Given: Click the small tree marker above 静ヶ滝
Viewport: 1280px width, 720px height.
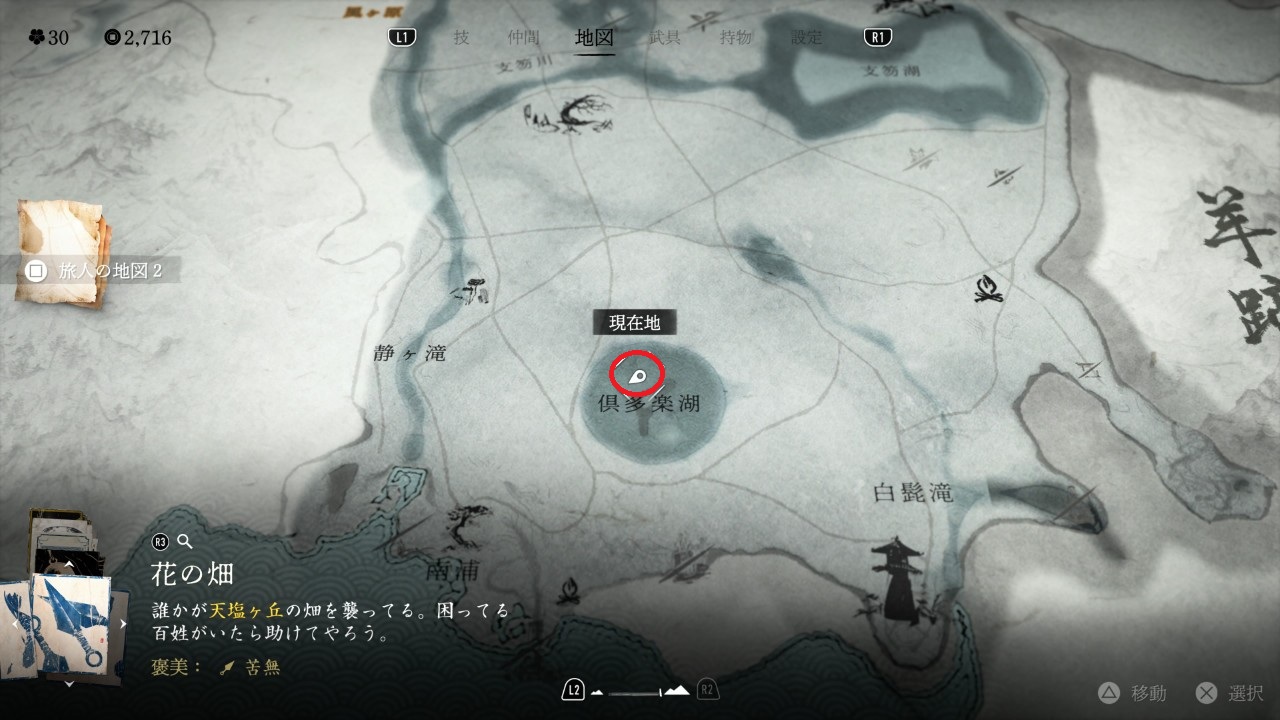Looking at the screenshot, I should point(469,290).
